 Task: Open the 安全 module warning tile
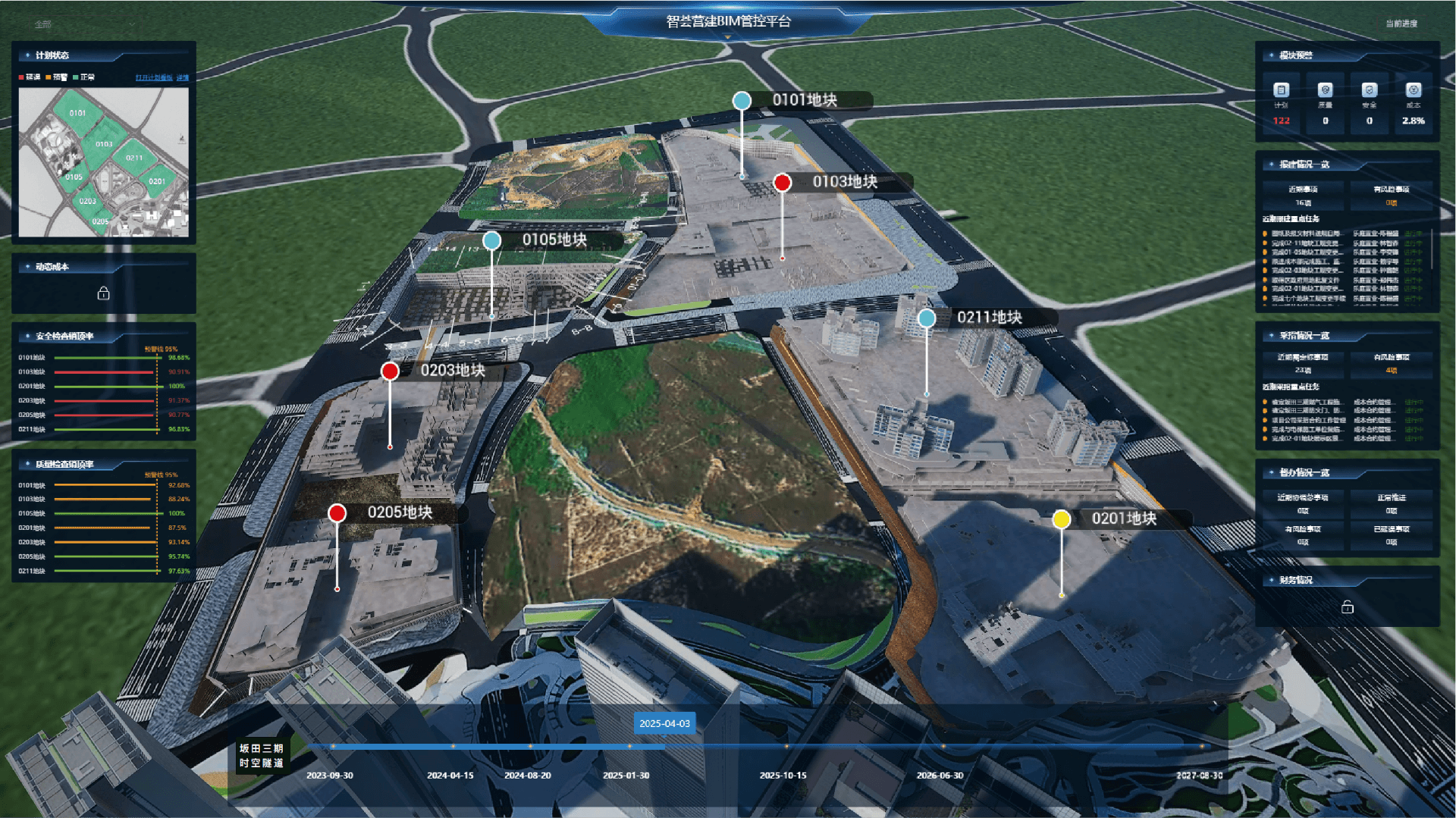coord(1369,104)
